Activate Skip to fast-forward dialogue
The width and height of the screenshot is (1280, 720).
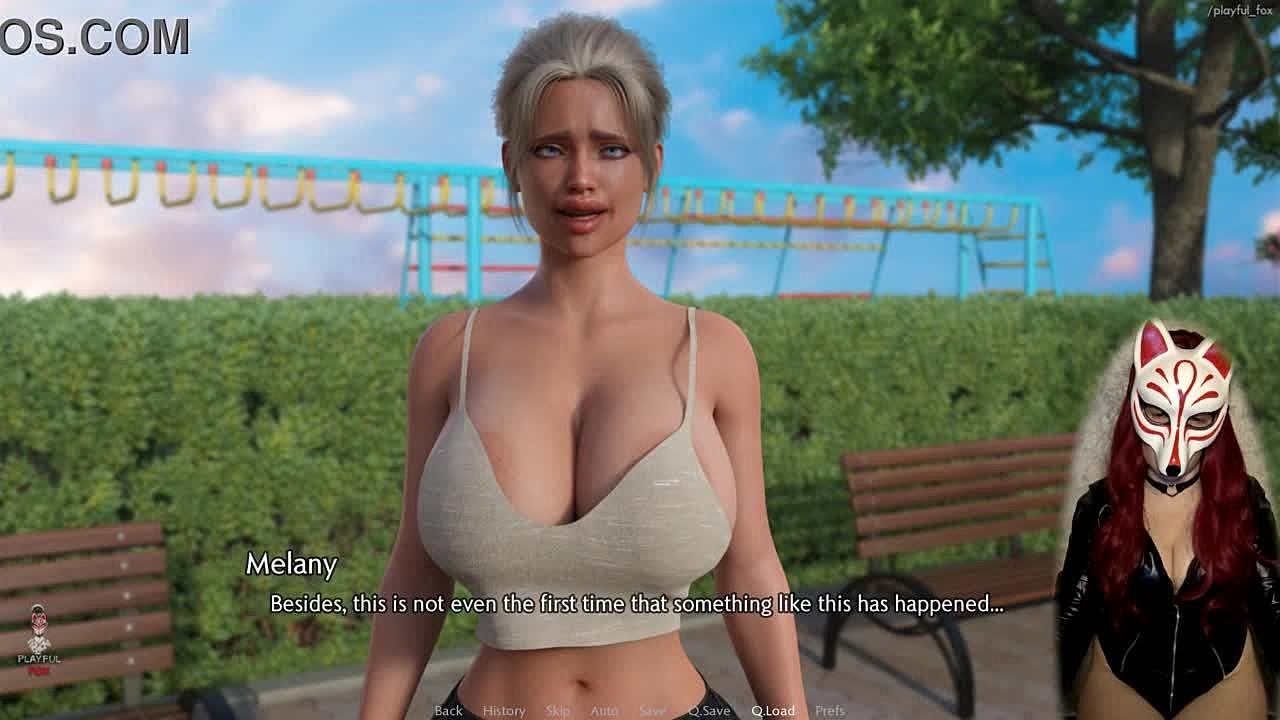coord(557,710)
